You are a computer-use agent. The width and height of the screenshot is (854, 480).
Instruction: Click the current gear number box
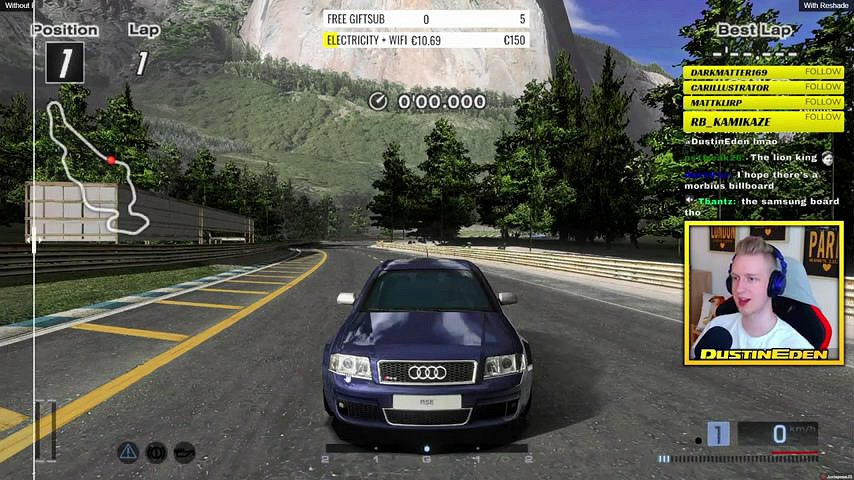(718, 434)
